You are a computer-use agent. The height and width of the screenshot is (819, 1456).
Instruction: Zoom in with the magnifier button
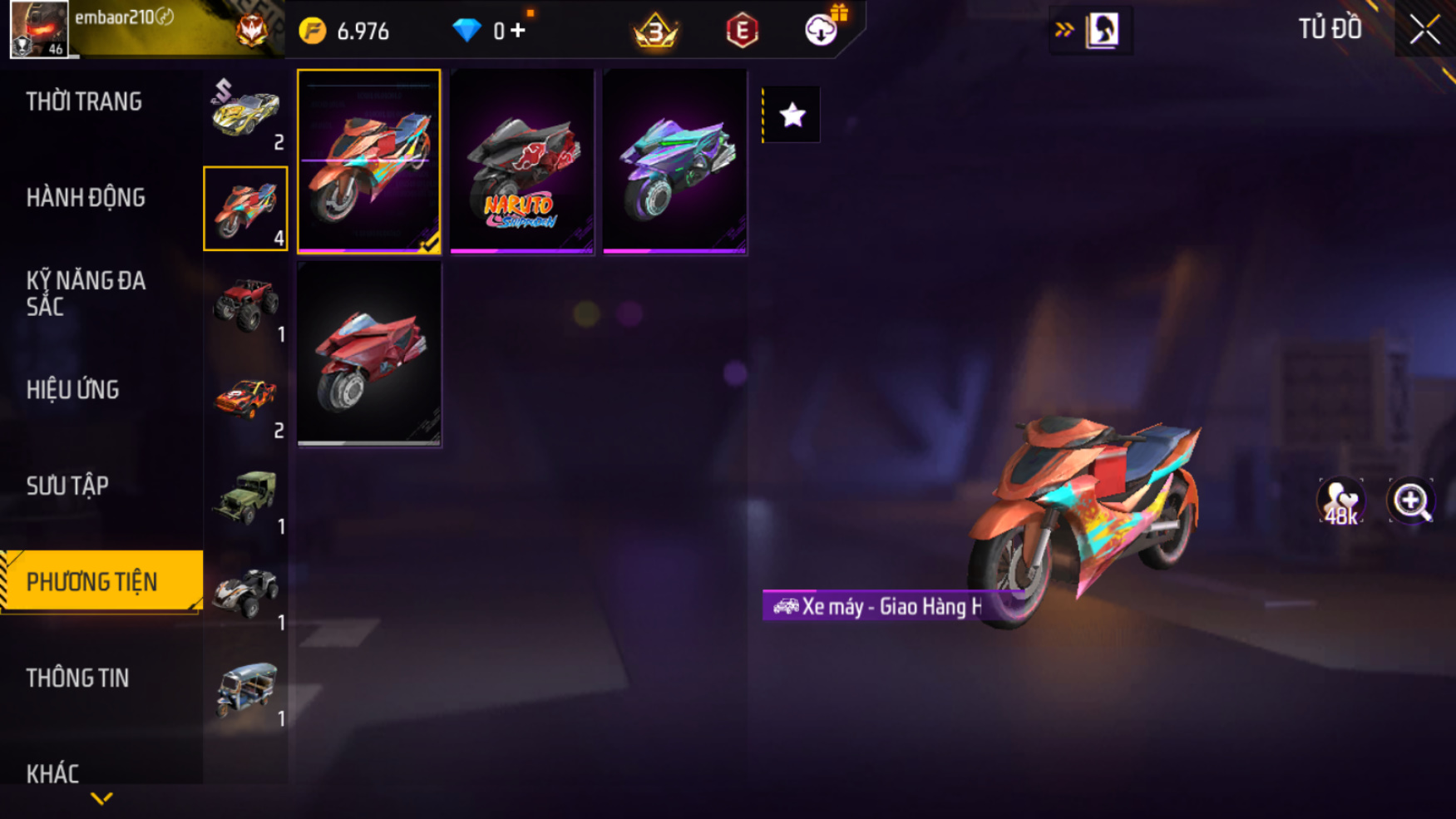click(x=1411, y=501)
